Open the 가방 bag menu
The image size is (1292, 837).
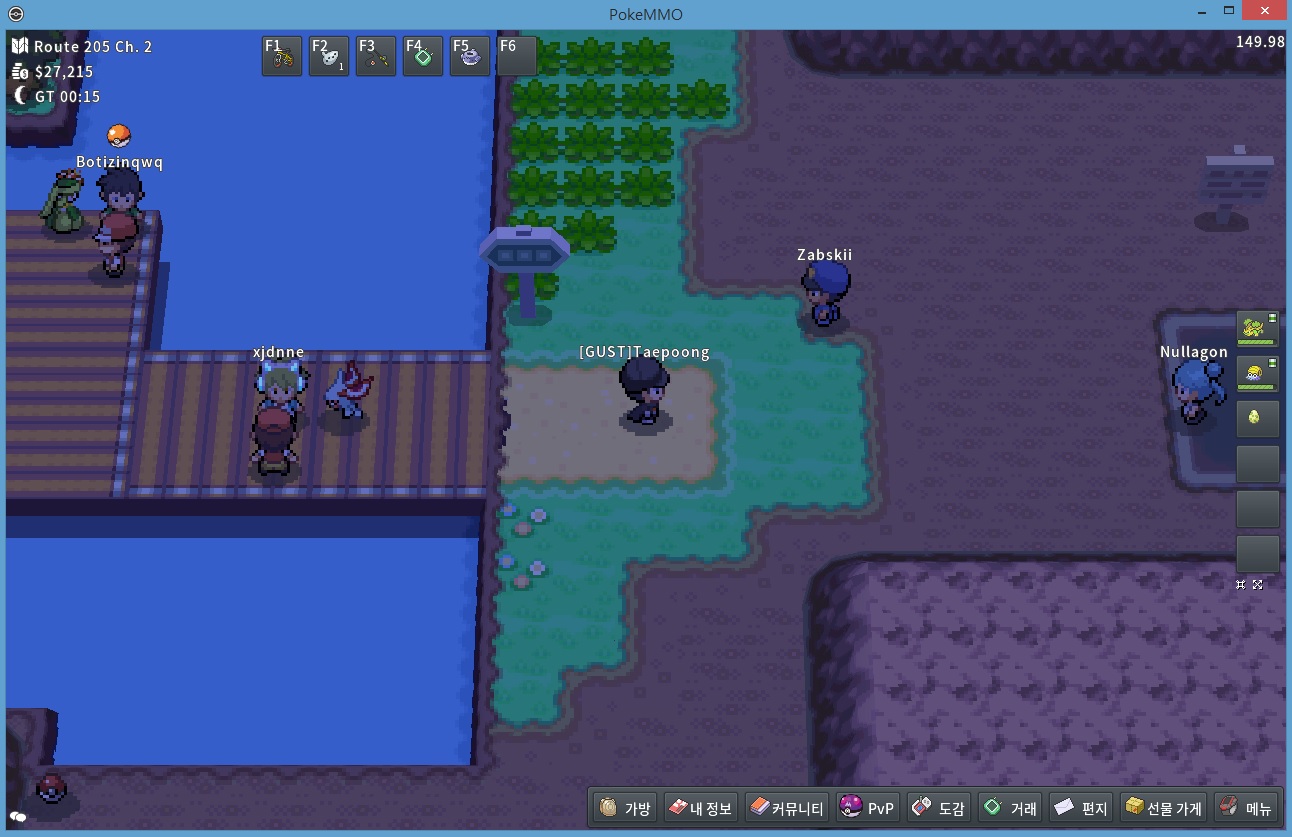tap(626, 807)
